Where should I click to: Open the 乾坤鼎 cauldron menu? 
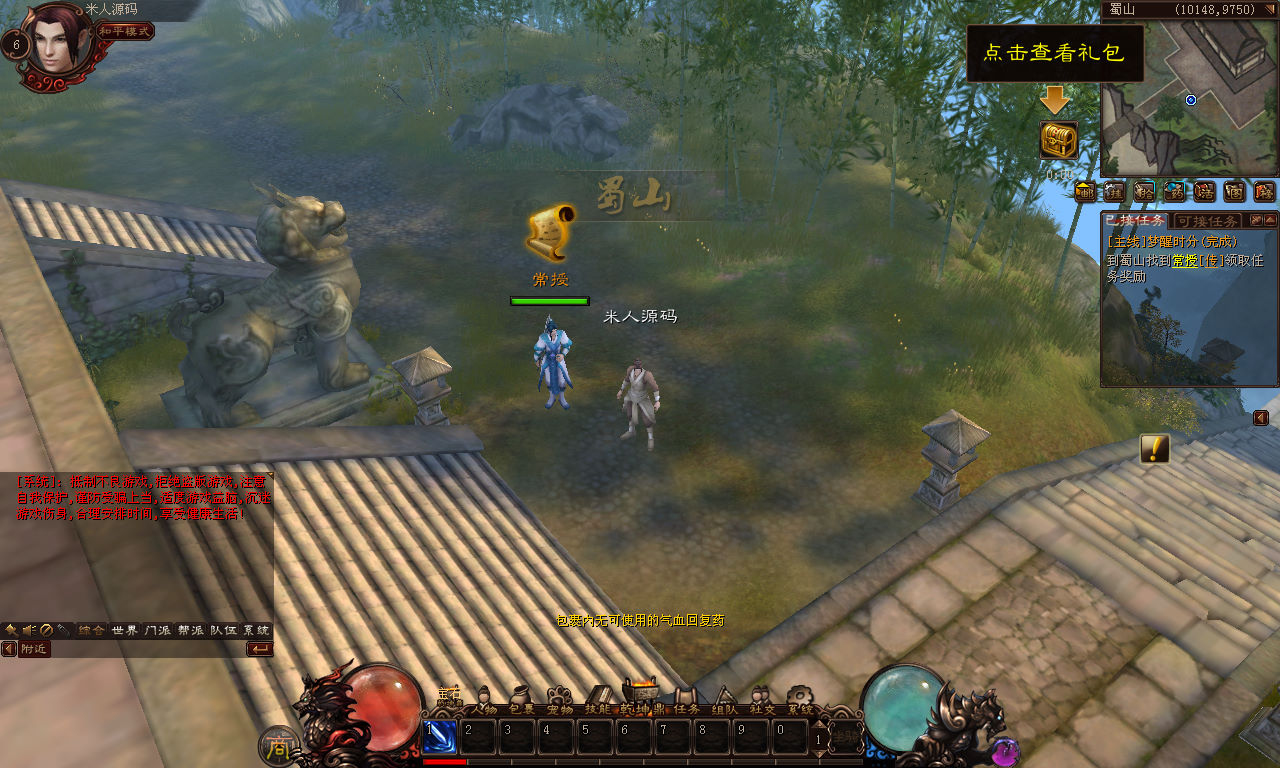click(640, 698)
